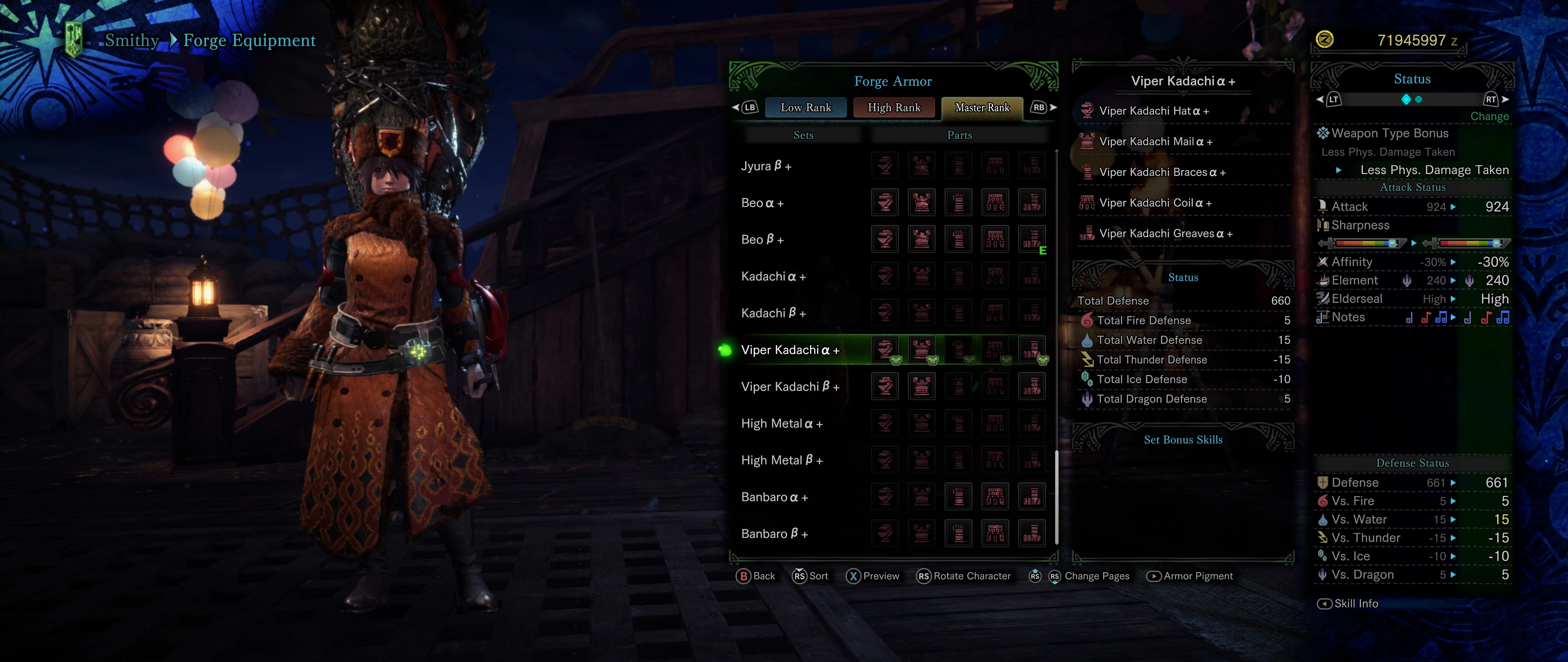Open the High Rank armor tab
Image resolution: width=1568 pixels, height=662 pixels.
[x=894, y=108]
